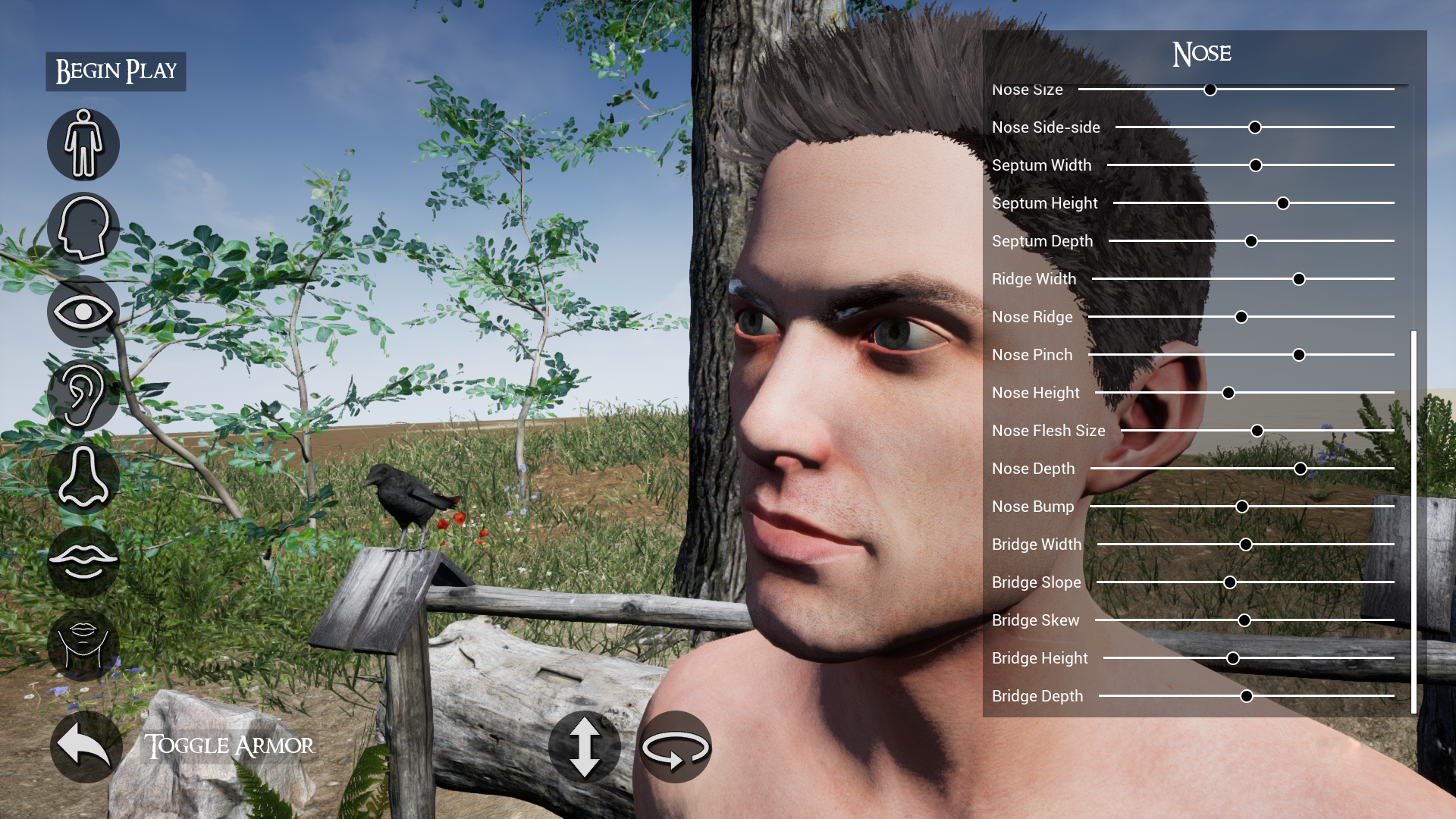Screen dimensions: 1456x819
Task: Select the Bridge Slope slider handle
Action: click(x=1230, y=582)
